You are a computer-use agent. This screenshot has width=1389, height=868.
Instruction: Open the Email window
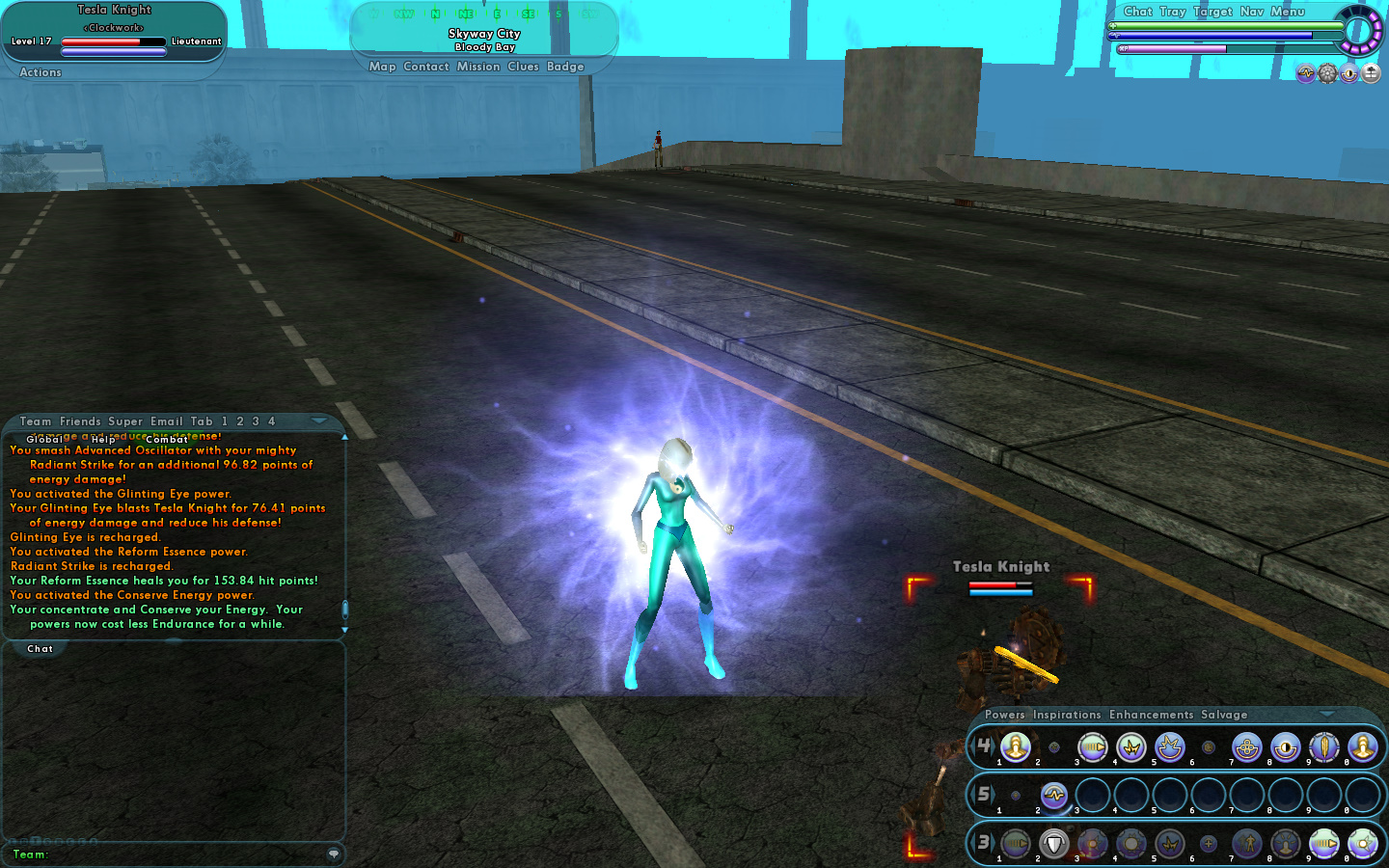(166, 421)
